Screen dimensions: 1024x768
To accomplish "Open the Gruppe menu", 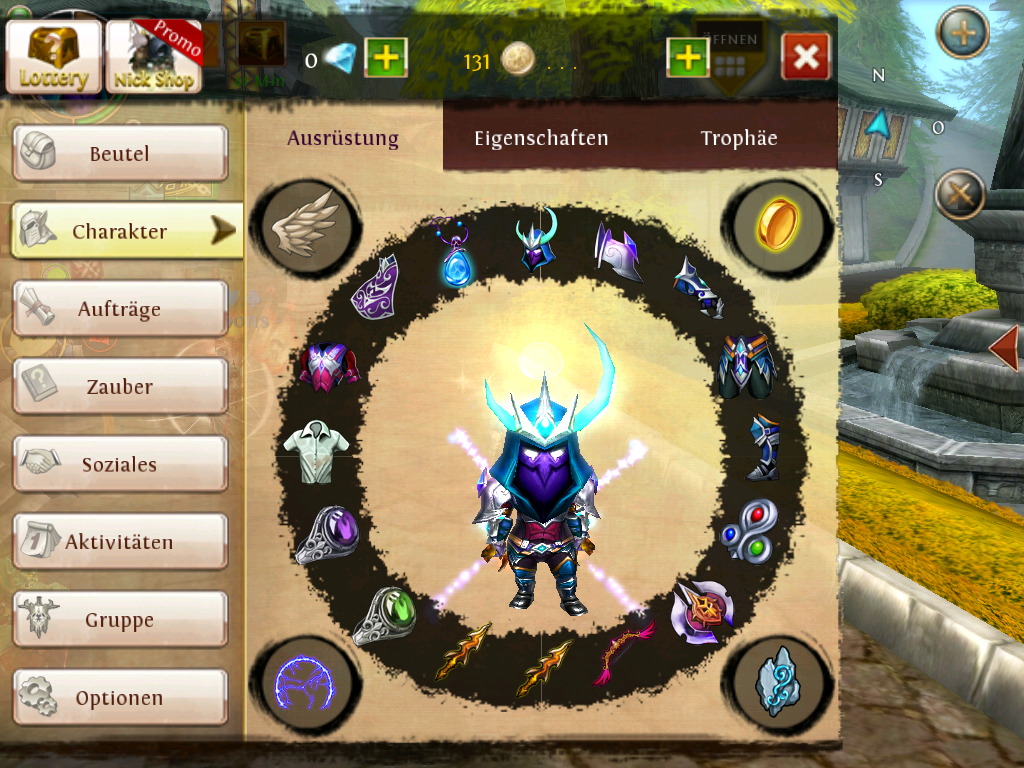I will [120, 620].
